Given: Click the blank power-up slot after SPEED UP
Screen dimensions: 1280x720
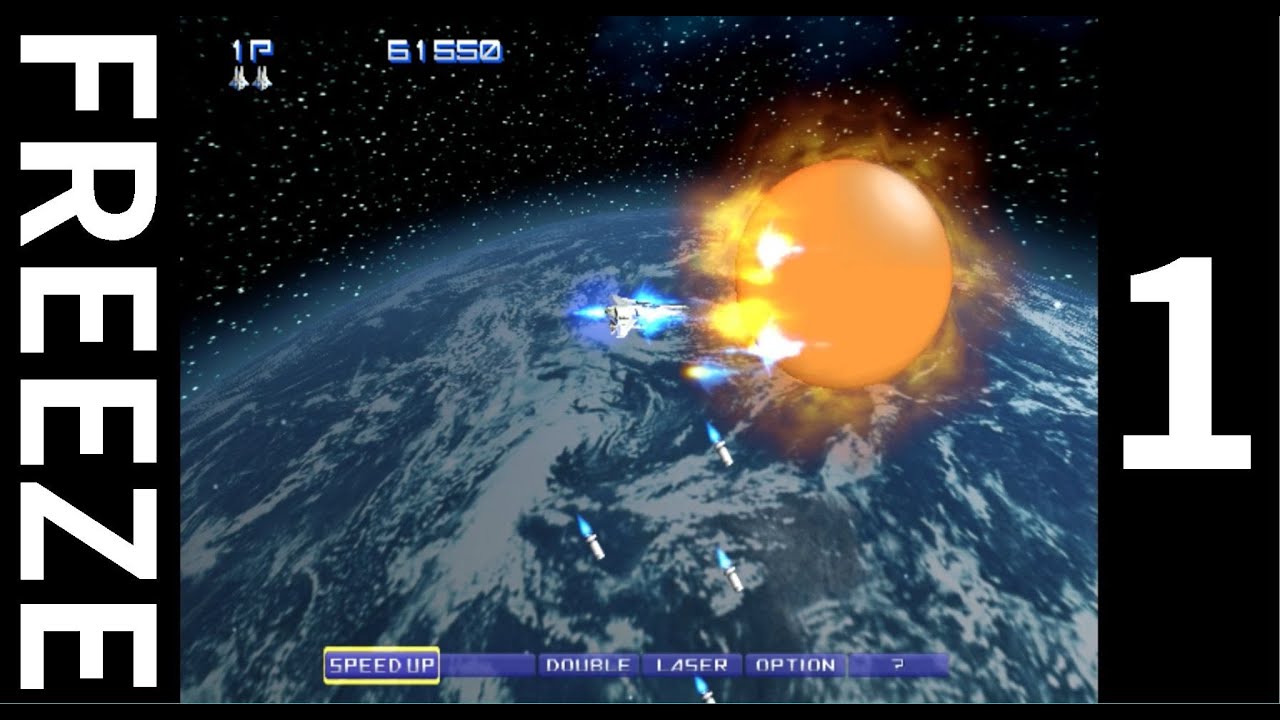Looking at the screenshot, I should tap(487, 665).
